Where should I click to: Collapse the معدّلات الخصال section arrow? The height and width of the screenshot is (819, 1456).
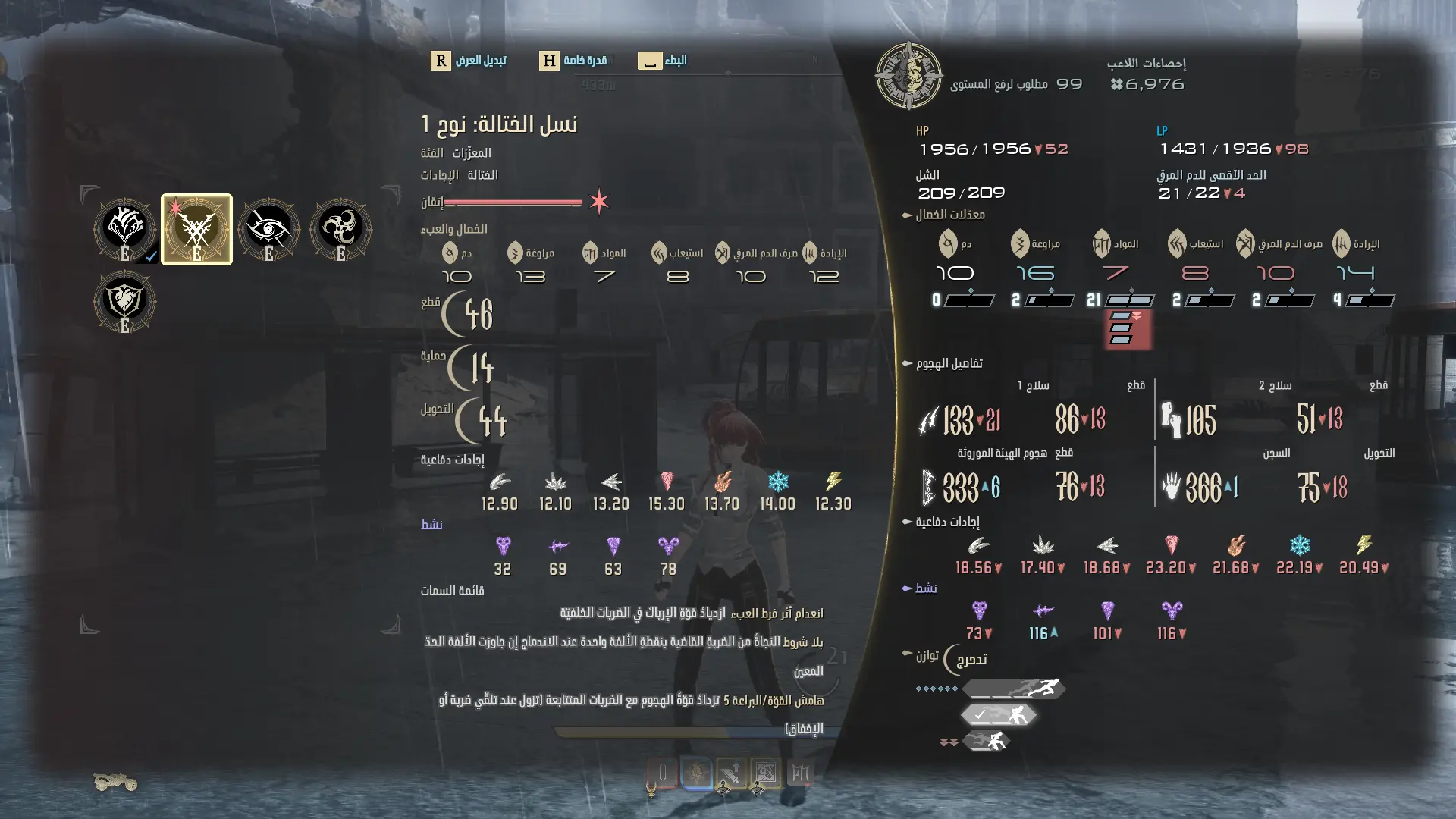906,215
